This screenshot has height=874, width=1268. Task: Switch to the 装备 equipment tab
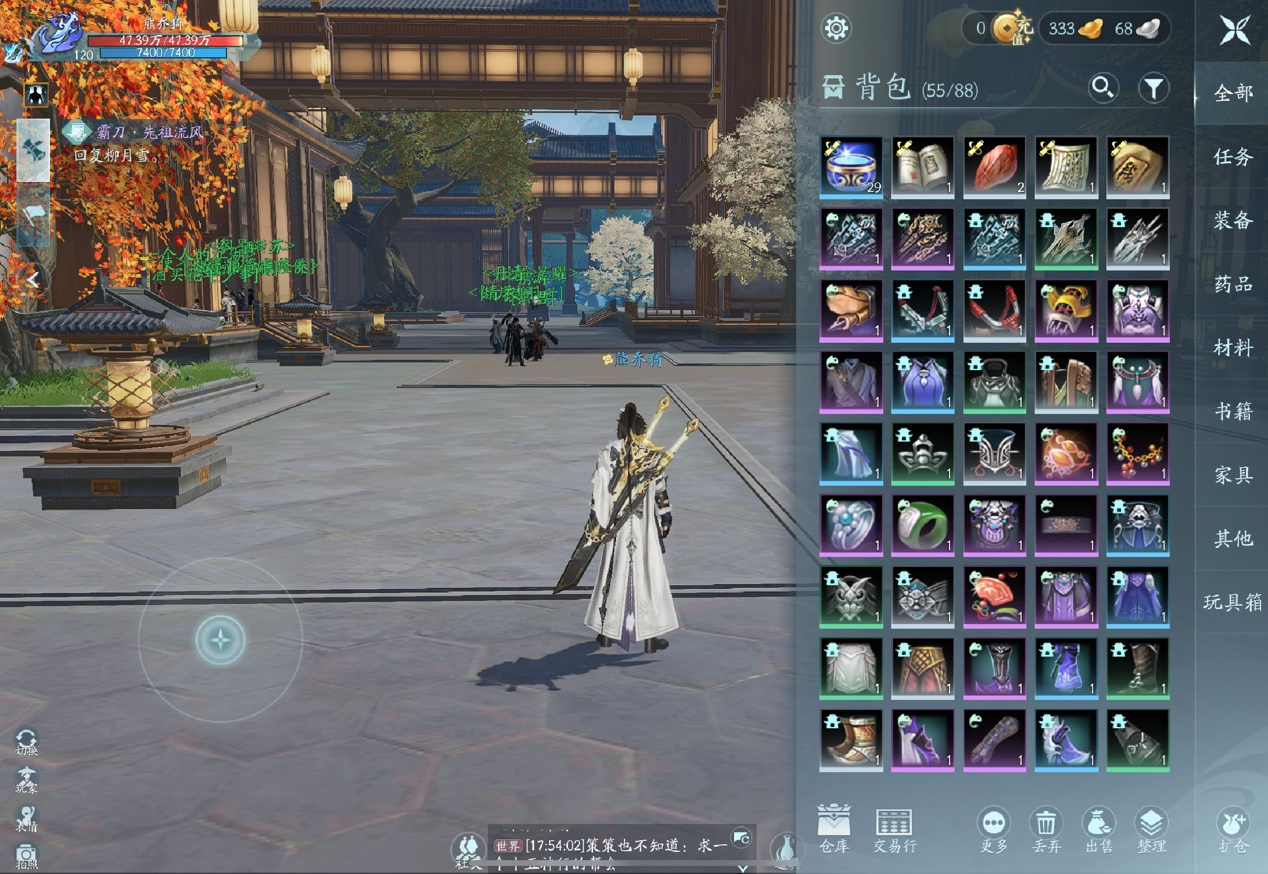pos(1233,221)
